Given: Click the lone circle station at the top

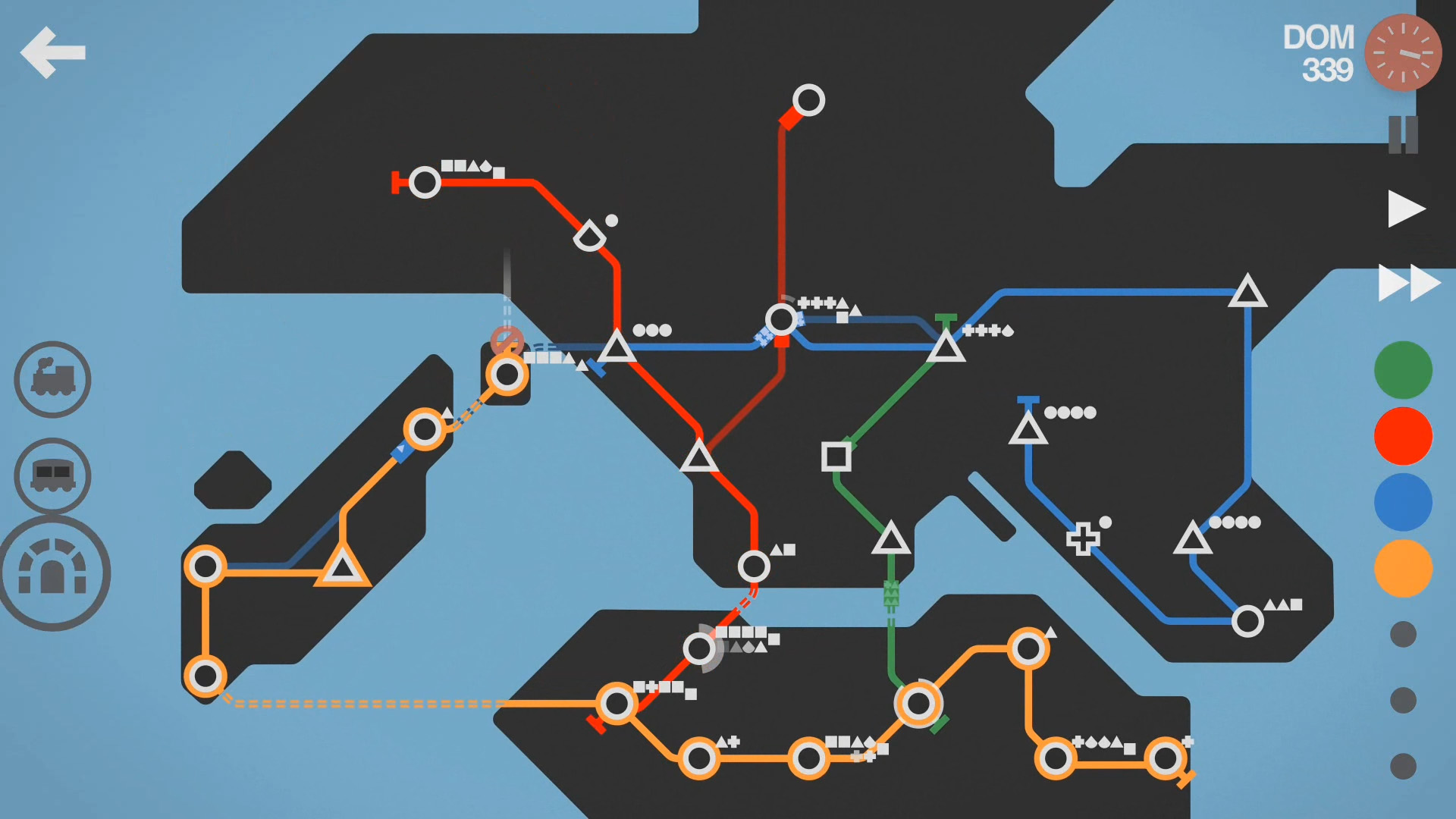Looking at the screenshot, I should 808,99.
